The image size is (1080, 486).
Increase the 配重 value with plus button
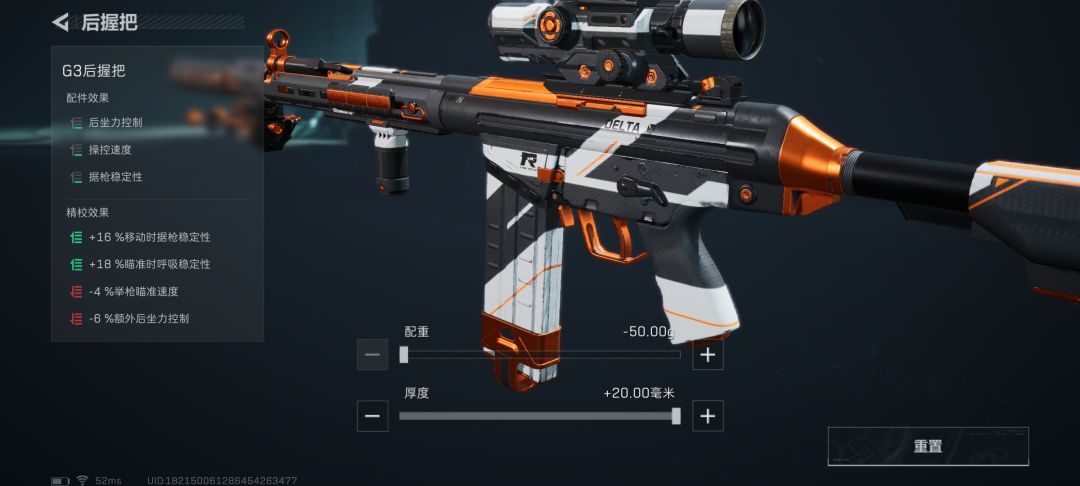(708, 354)
